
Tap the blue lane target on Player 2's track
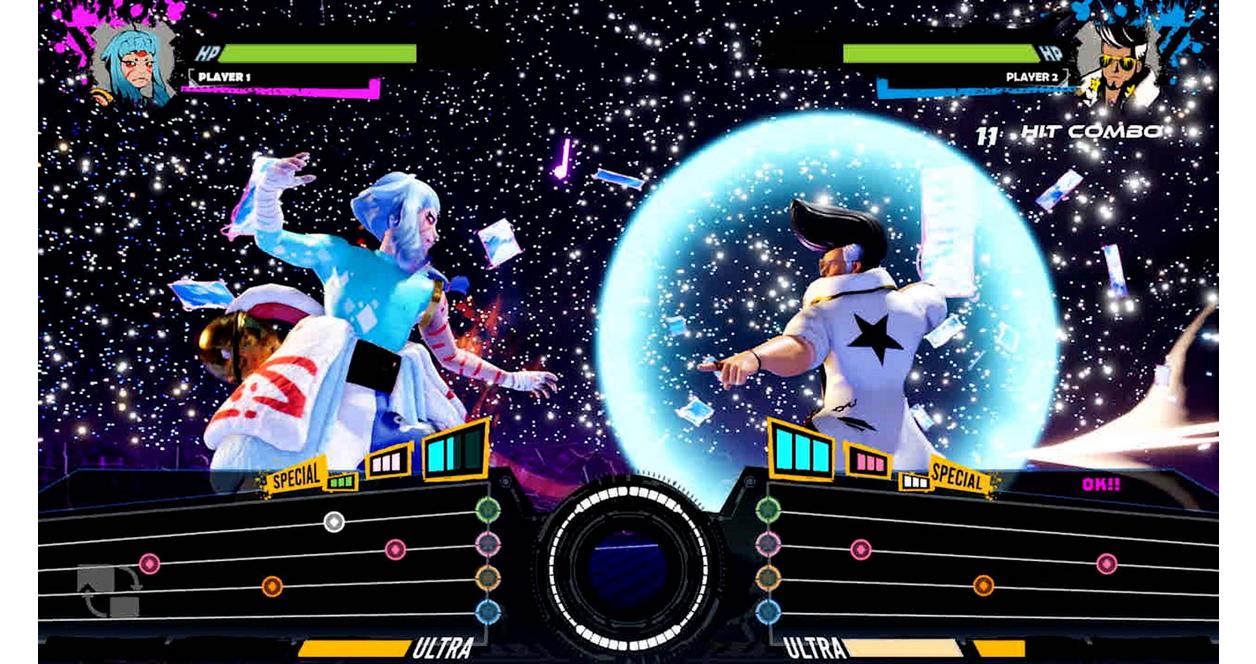[x=768, y=611]
